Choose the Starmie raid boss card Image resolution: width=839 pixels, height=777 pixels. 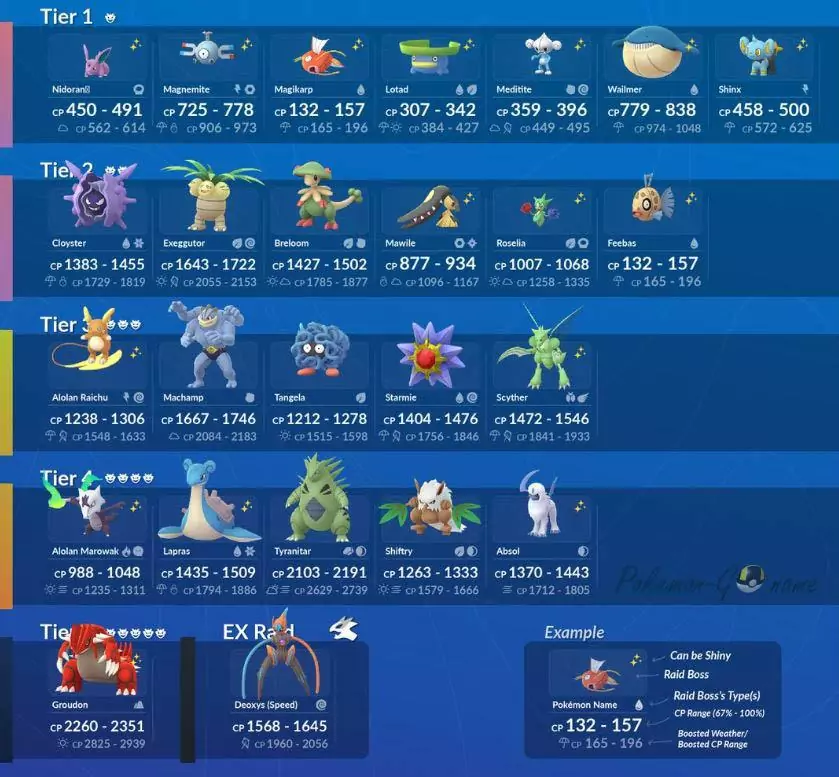430,396
